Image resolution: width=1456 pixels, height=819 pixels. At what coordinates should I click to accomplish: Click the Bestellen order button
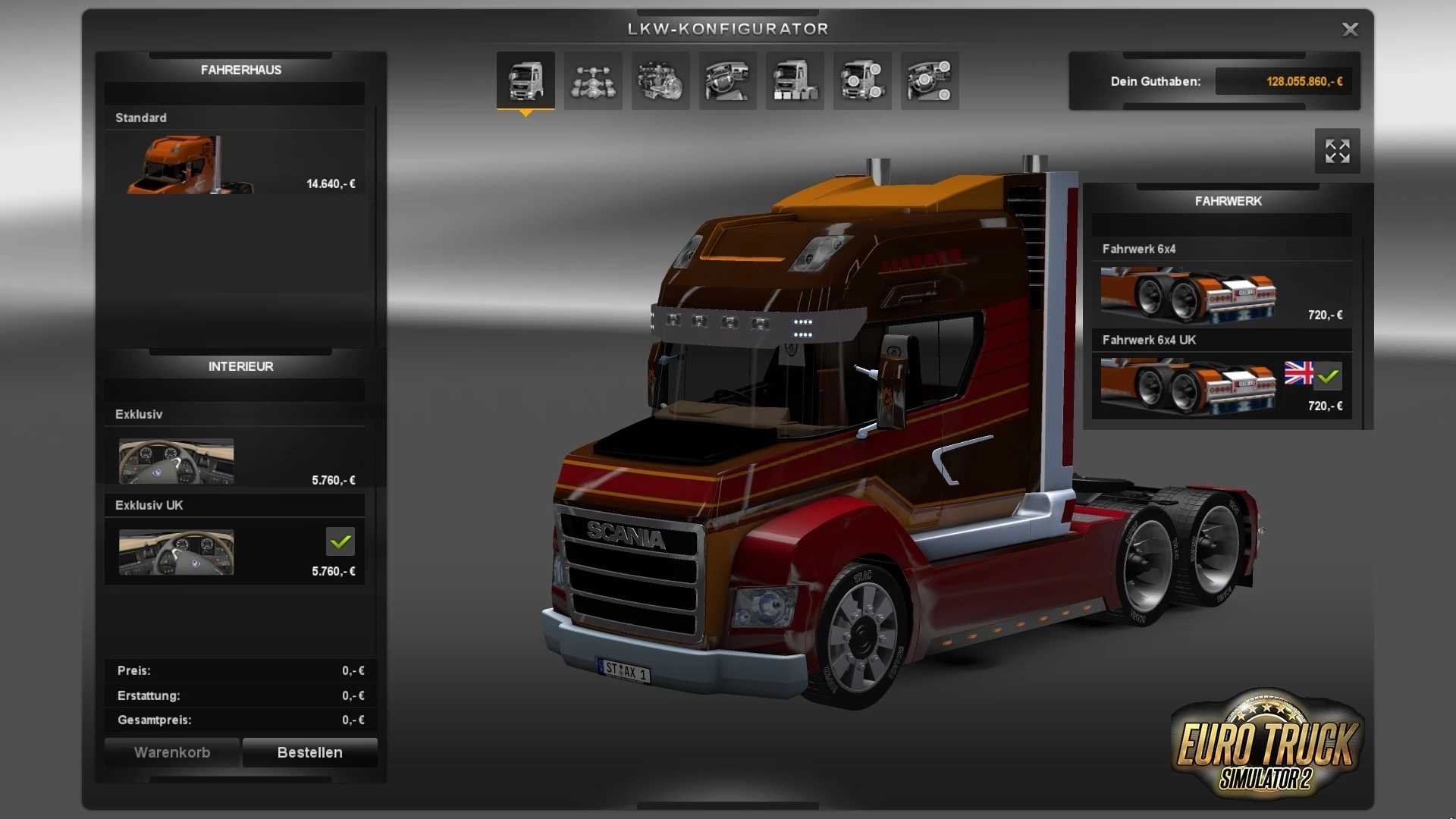pos(309,752)
